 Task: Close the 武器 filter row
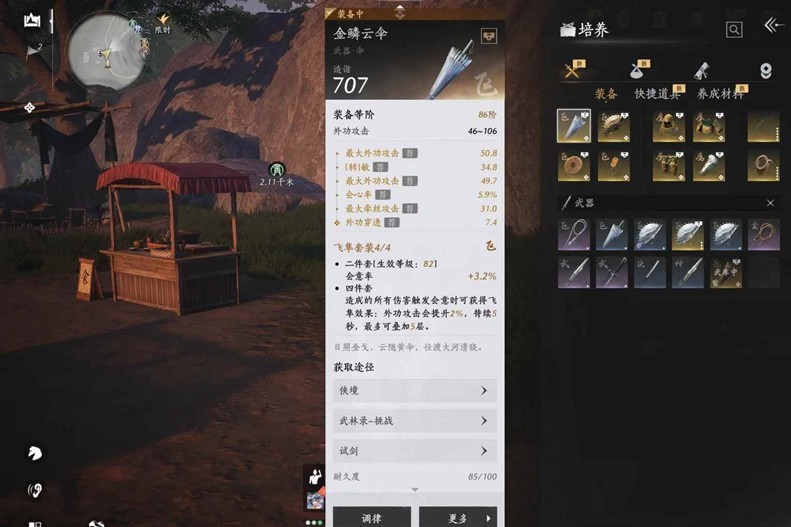click(x=770, y=203)
